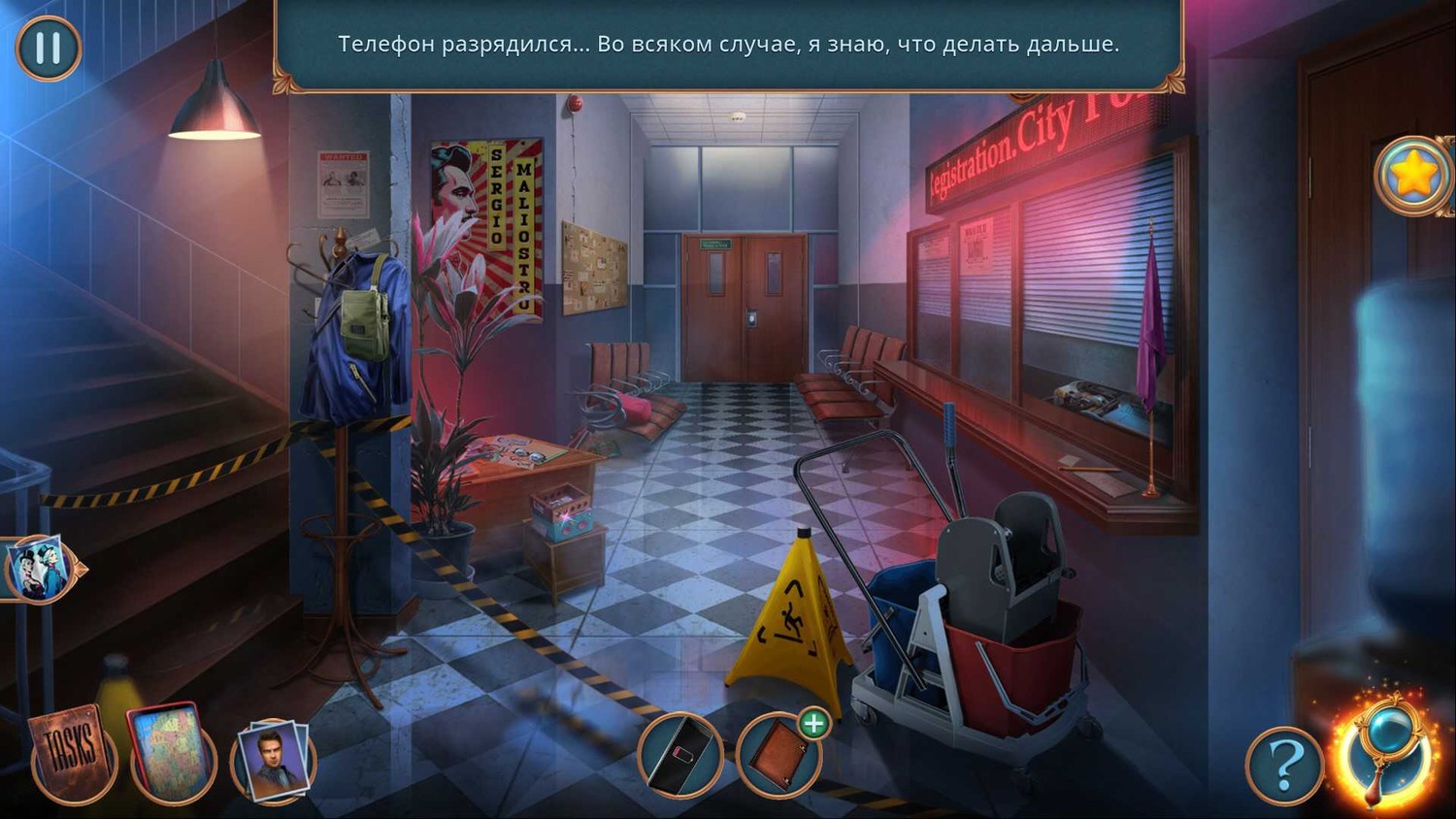
Task: Open the gold star achievements button
Action: [x=1413, y=176]
